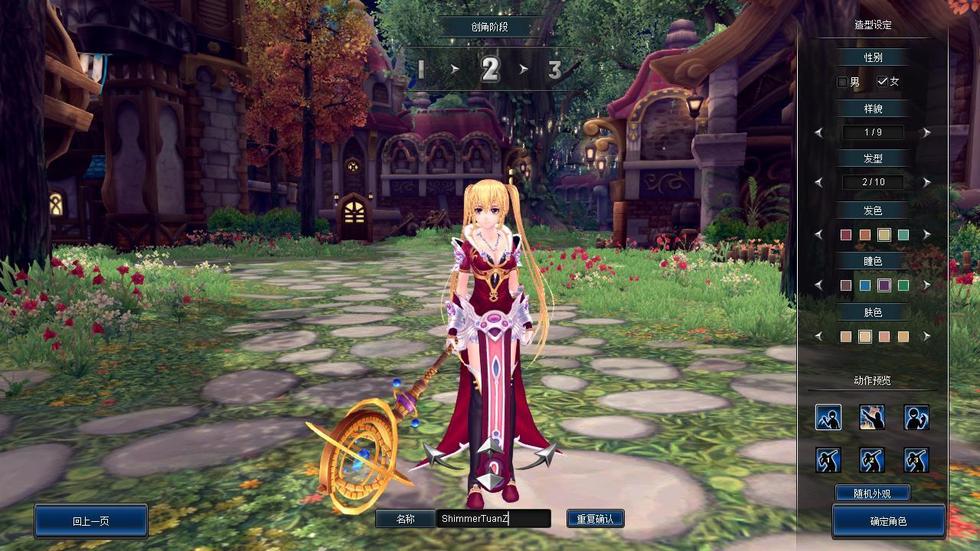
Task: Tick the 女 female gender checkbox
Action: click(882, 82)
